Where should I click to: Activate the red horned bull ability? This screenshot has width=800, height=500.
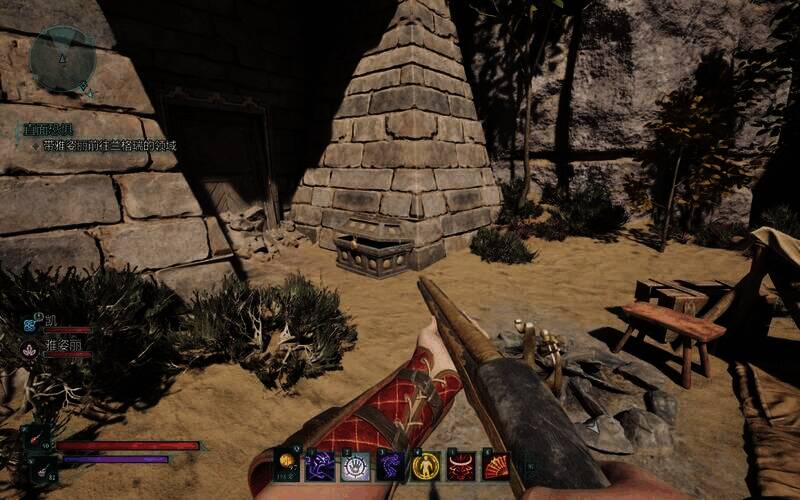click(461, 466)
